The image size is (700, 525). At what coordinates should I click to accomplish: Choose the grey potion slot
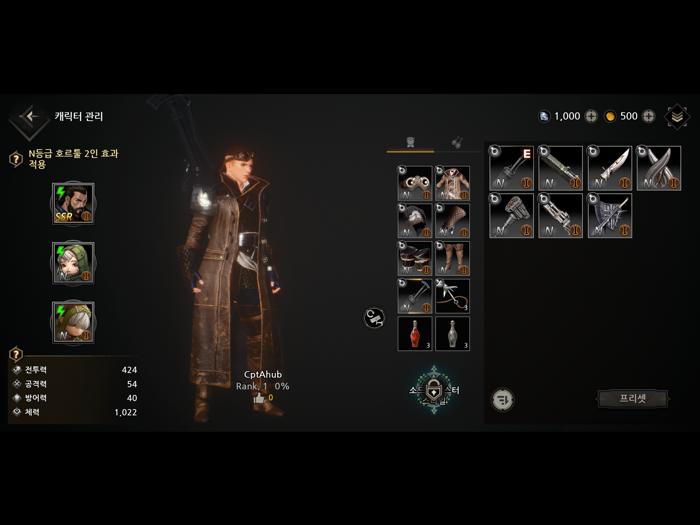[452, 333]
